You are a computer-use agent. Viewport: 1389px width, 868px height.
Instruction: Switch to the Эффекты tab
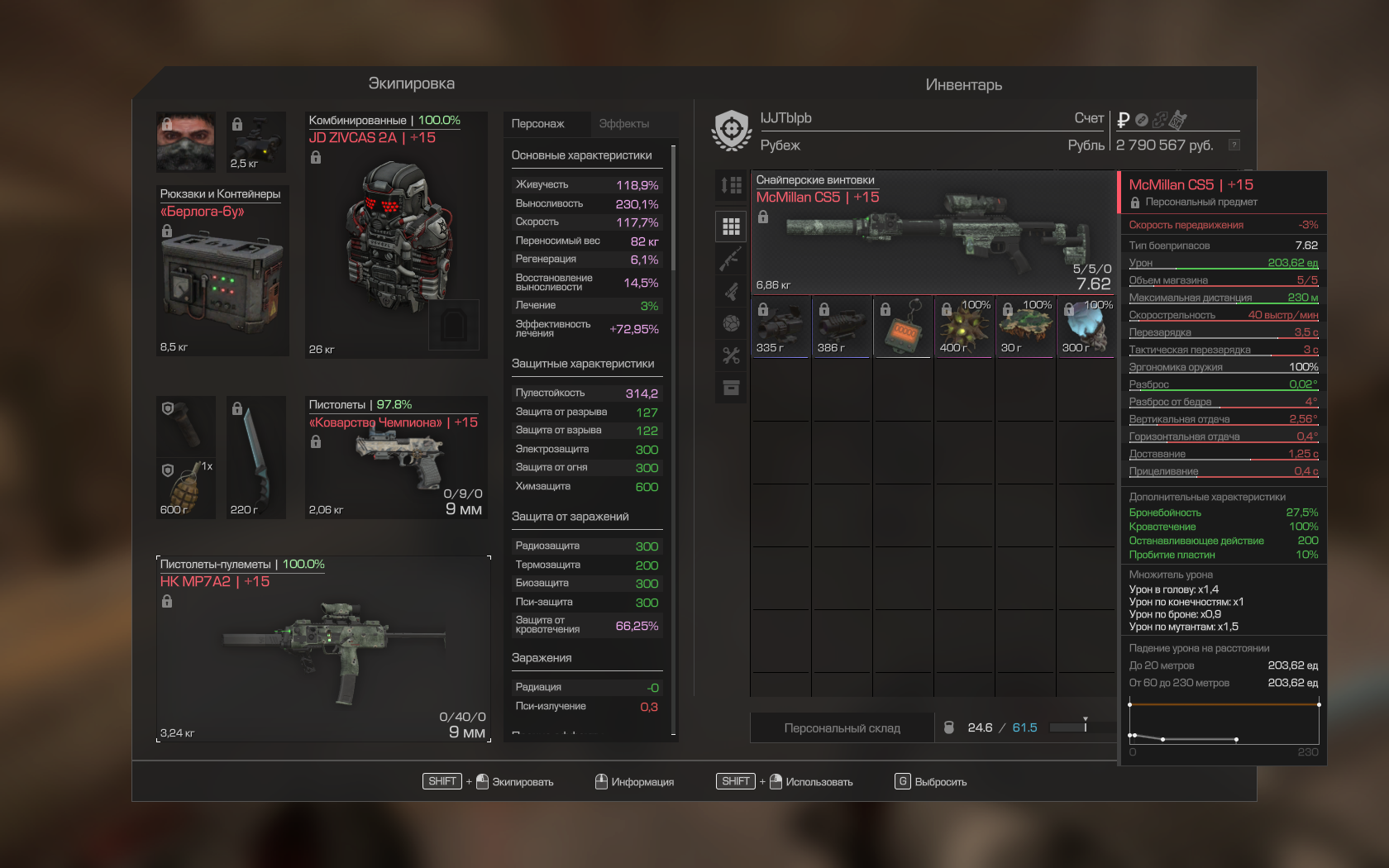623,124
